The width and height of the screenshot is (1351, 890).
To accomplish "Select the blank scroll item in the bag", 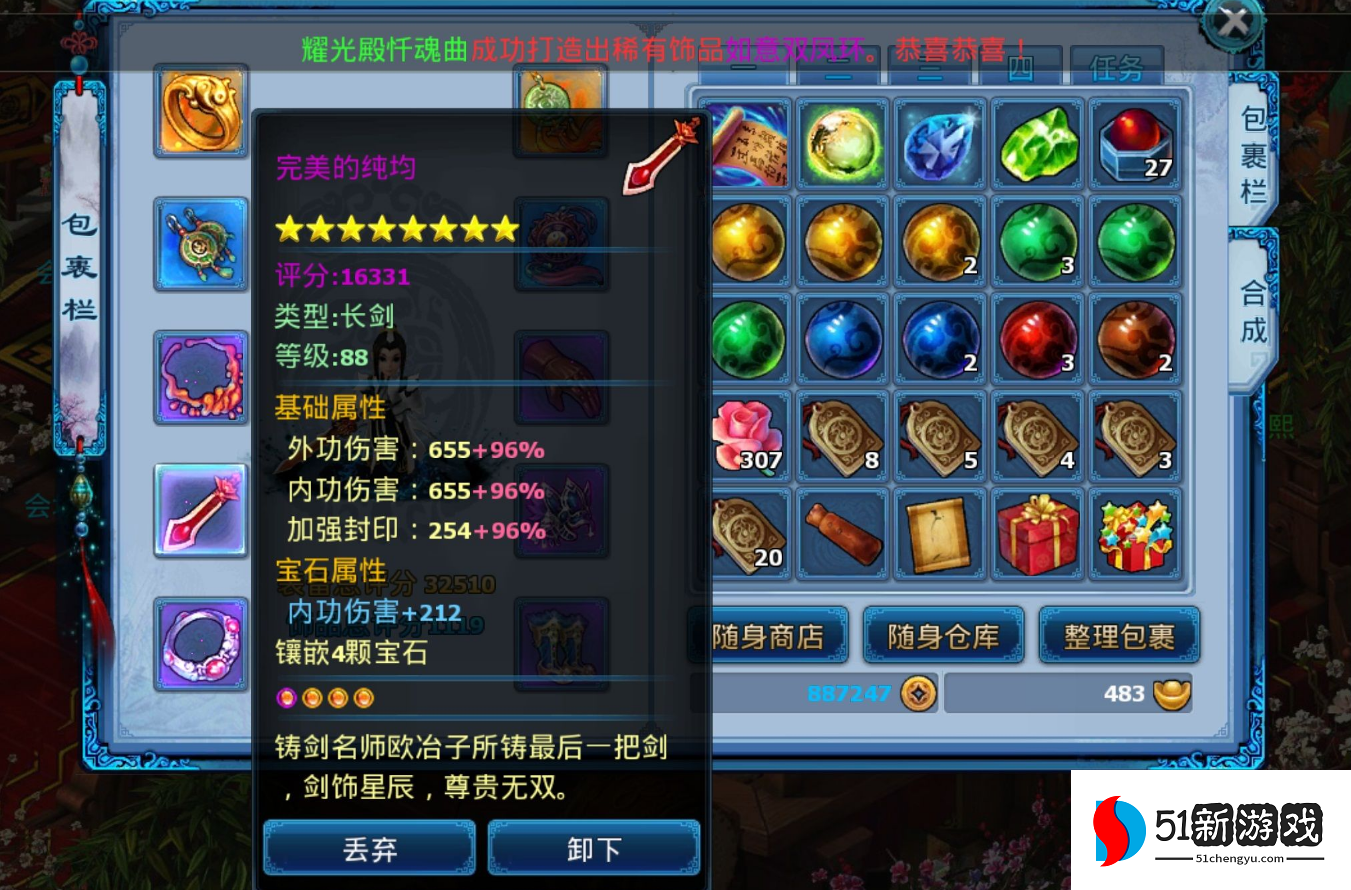I will point(940,533).
